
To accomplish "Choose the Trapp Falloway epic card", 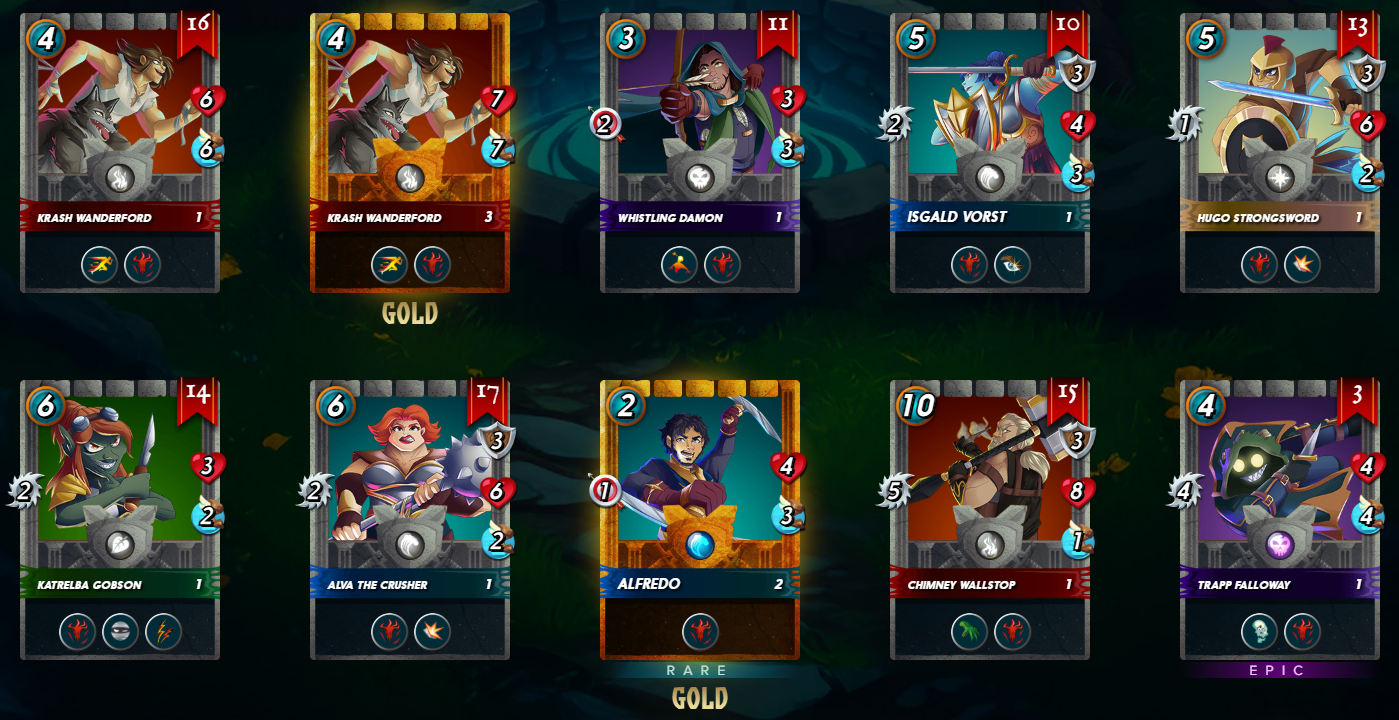I will coord(1280,490).
